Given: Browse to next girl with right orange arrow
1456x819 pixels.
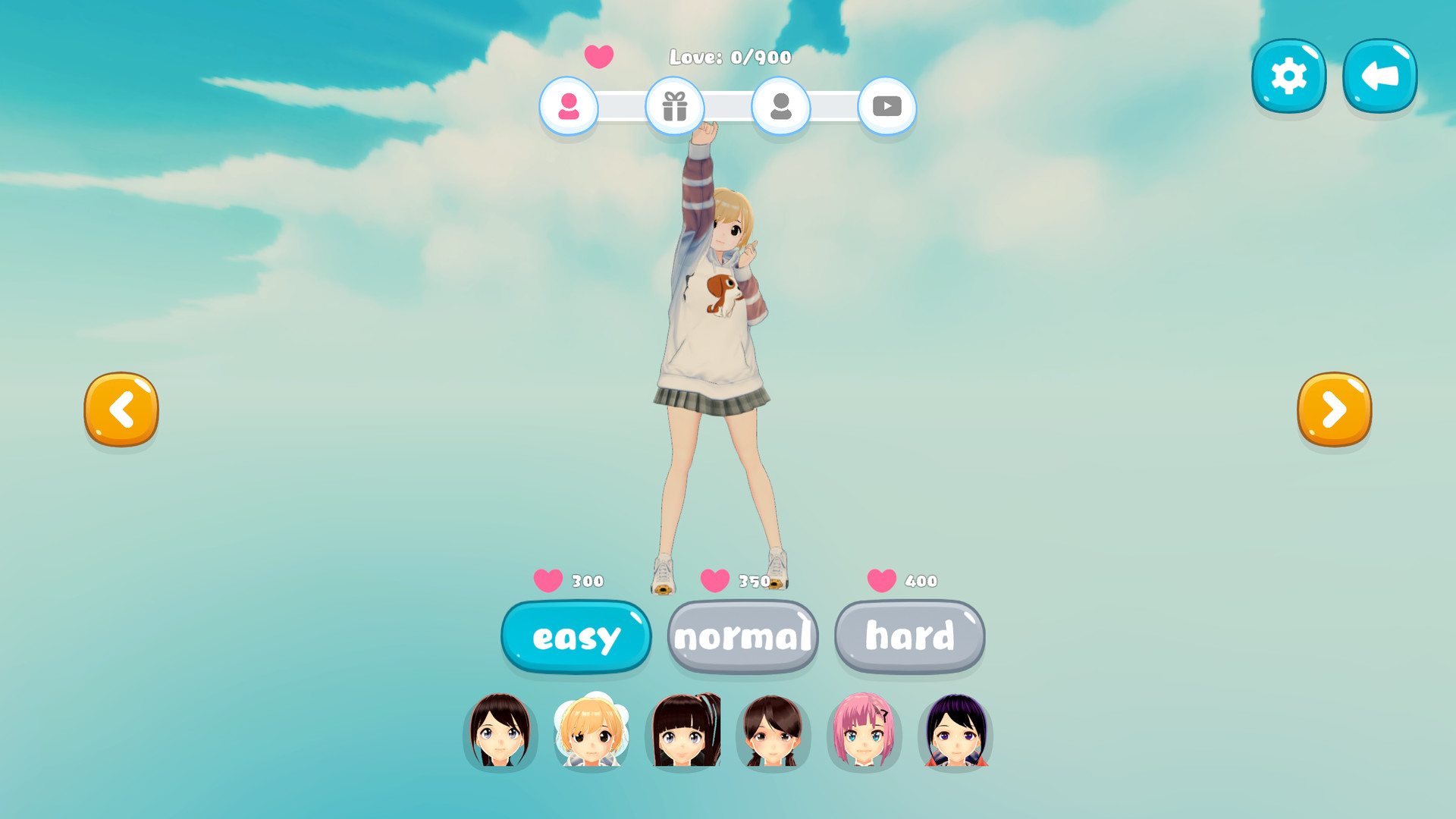Looking at the screenshot, I should [1334, 409].
